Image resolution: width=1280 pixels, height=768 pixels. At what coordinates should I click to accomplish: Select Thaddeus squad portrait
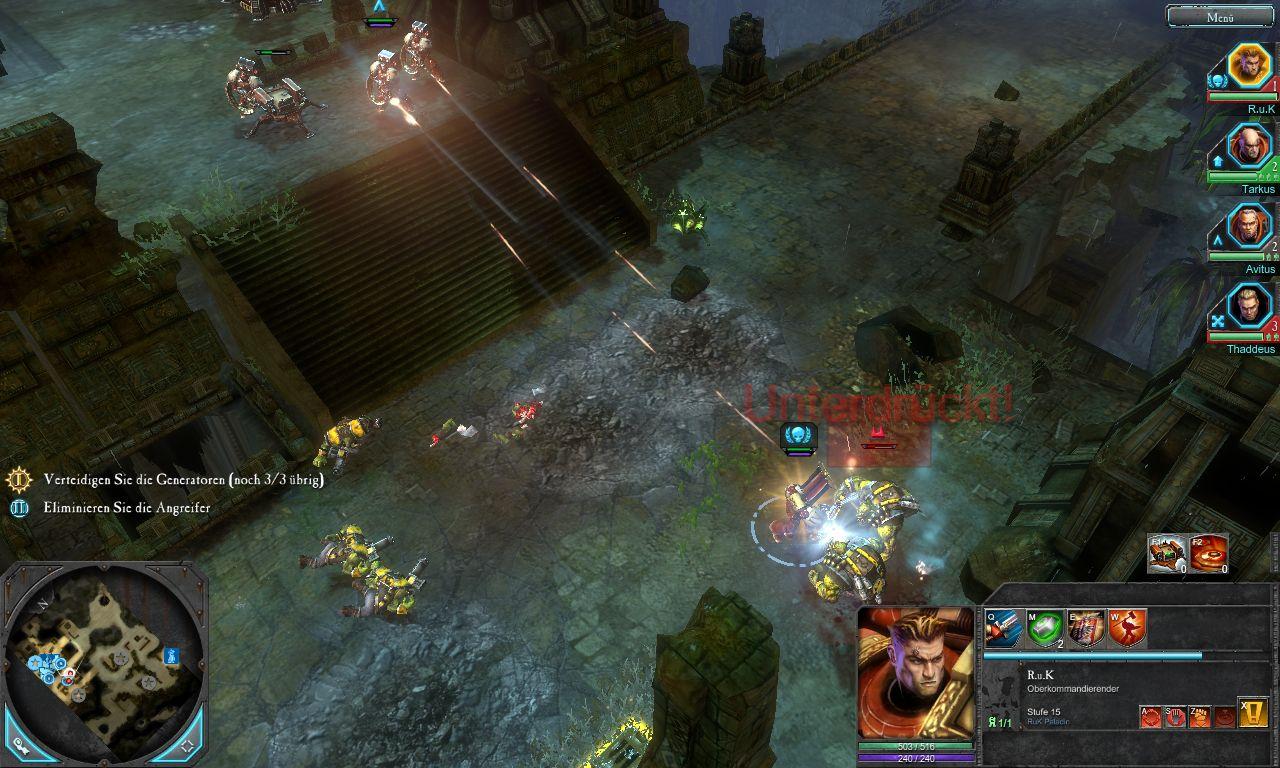[1248, 307]
